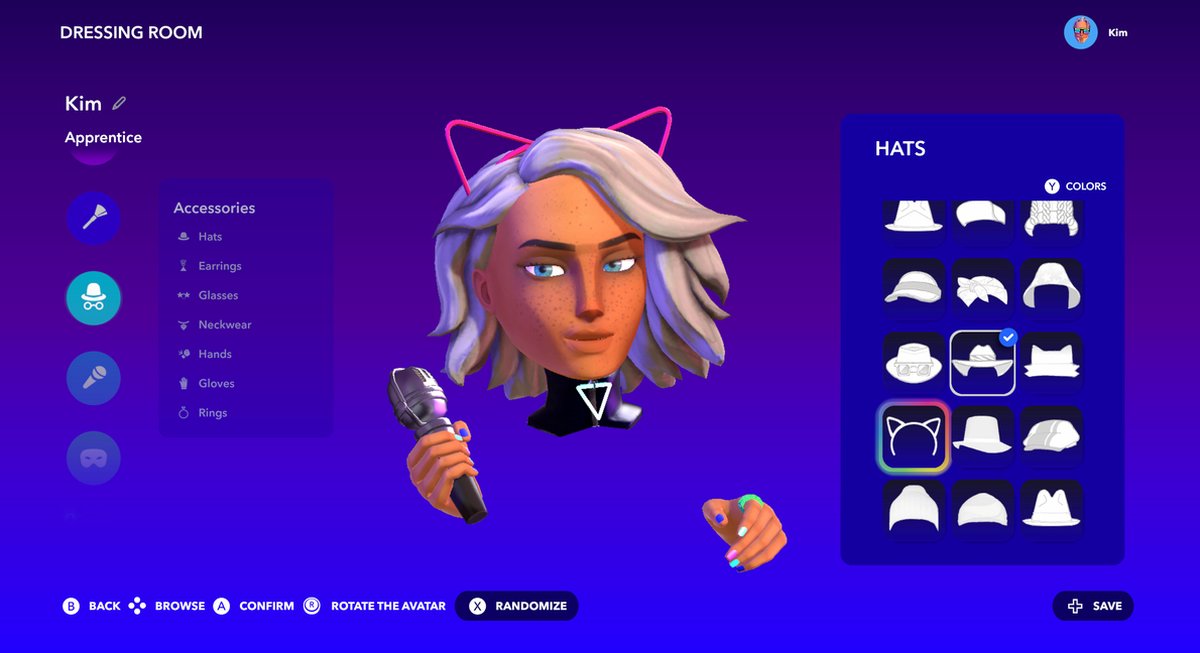Select the checked wide-brim hat tile
The image size is (1200, 653).
click(x=982, y=362)
